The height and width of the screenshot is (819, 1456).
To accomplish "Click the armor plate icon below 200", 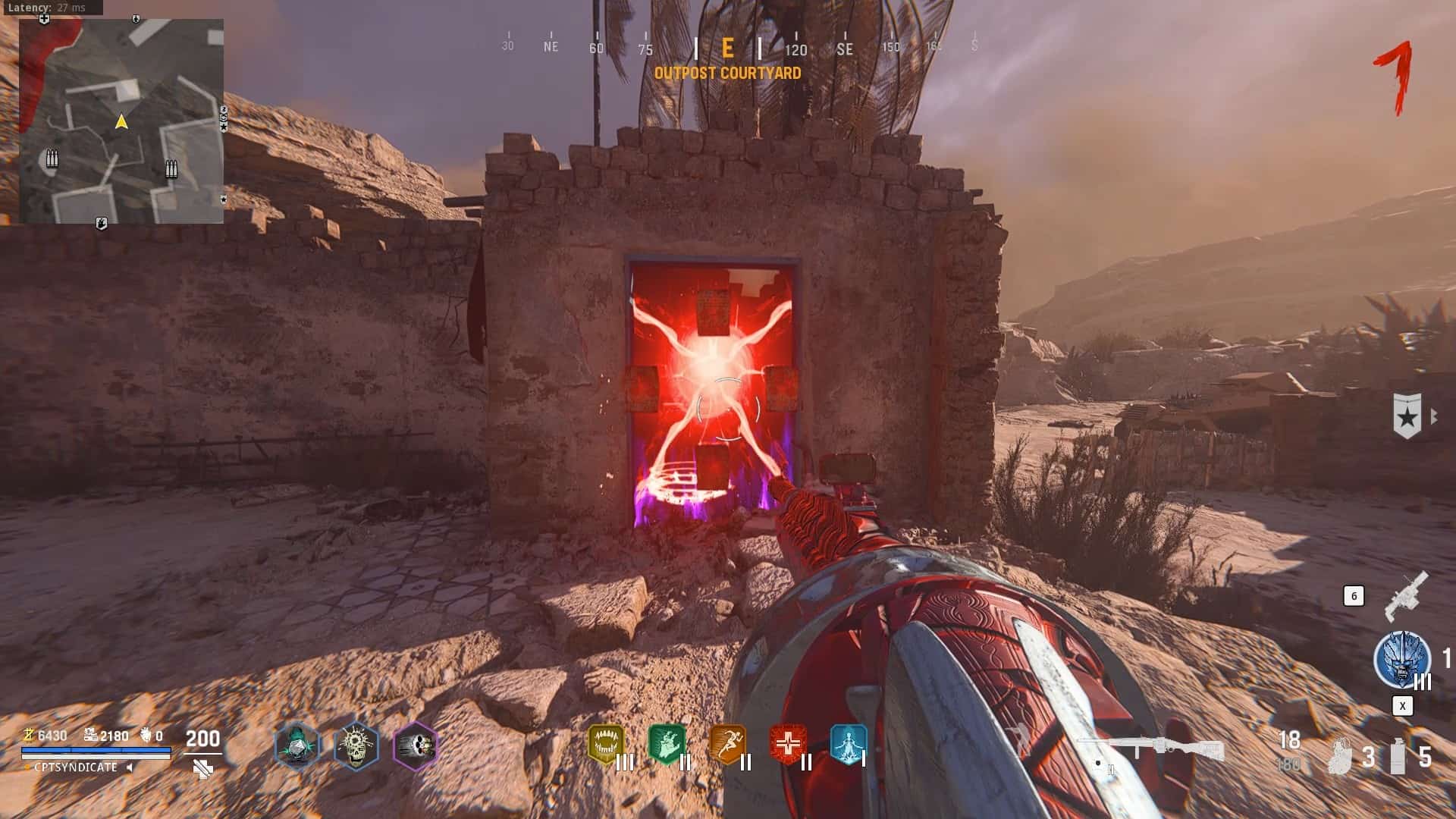I will click(202, 770).
